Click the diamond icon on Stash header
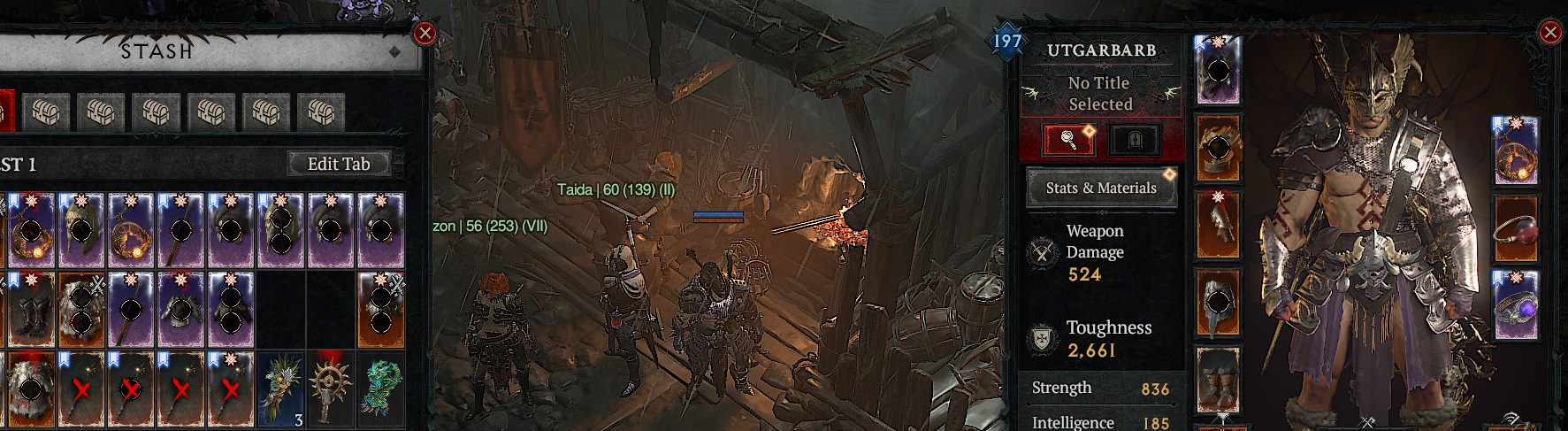 394,52
